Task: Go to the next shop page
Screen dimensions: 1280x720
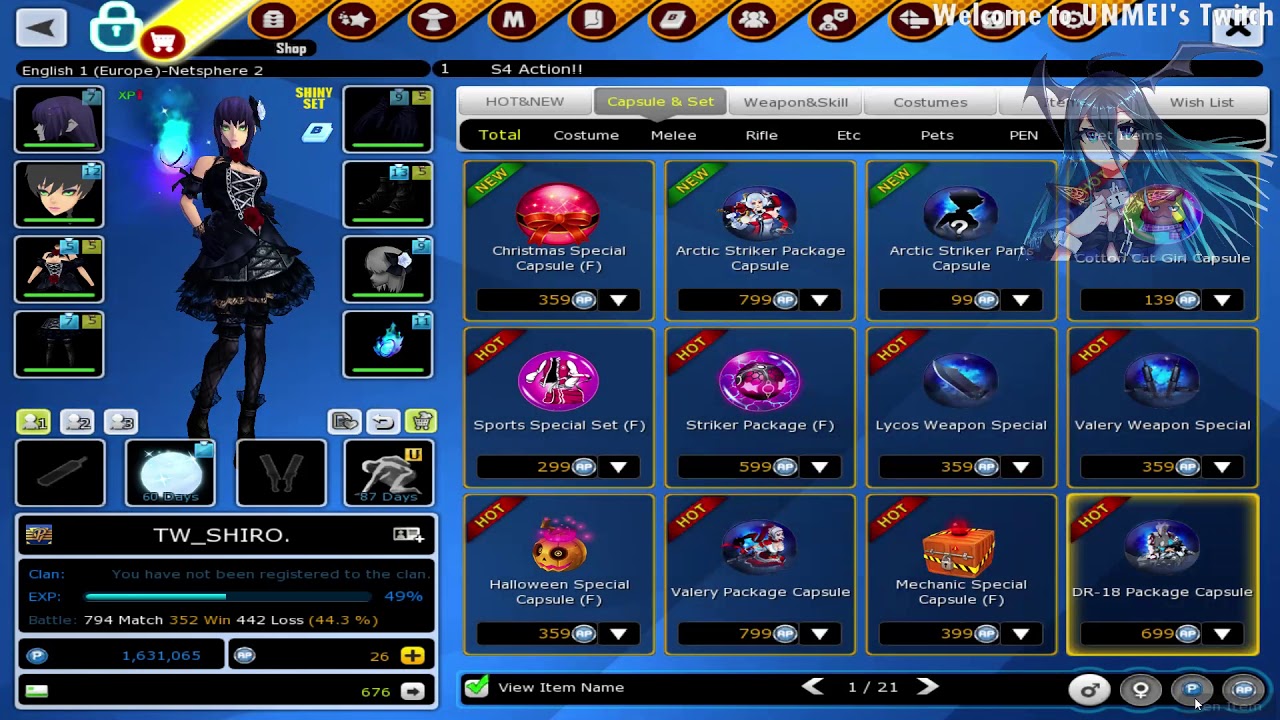Action: [927, 687]
